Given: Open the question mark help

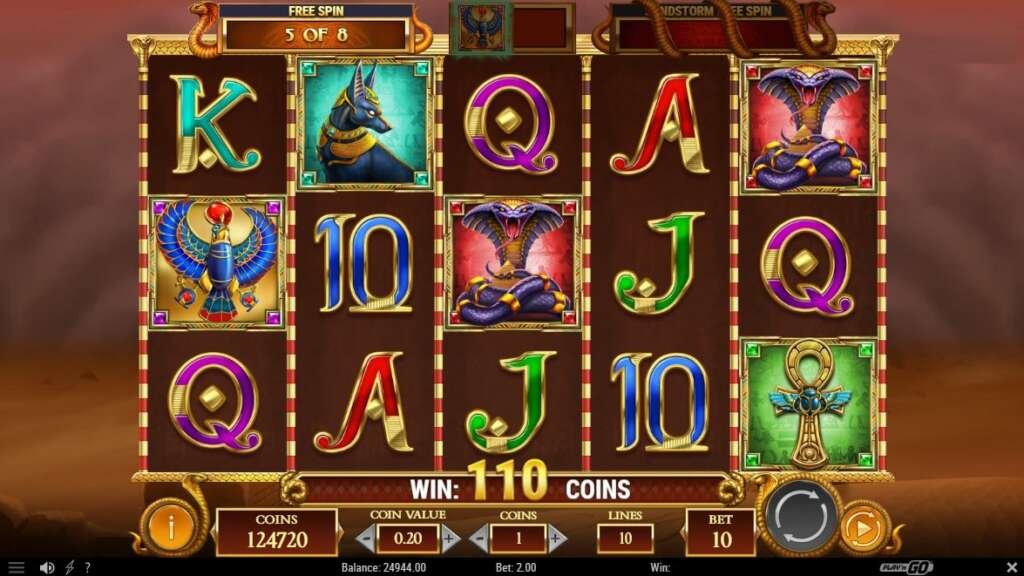Looking at the screenshot, I should pyautogui.click(x=87, y=567).
